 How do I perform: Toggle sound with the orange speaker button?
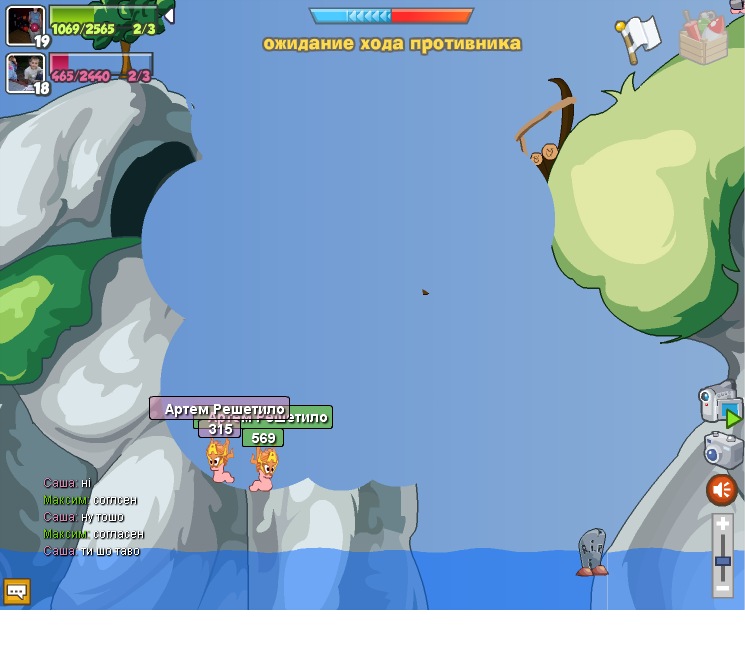[x=721, y=490]
